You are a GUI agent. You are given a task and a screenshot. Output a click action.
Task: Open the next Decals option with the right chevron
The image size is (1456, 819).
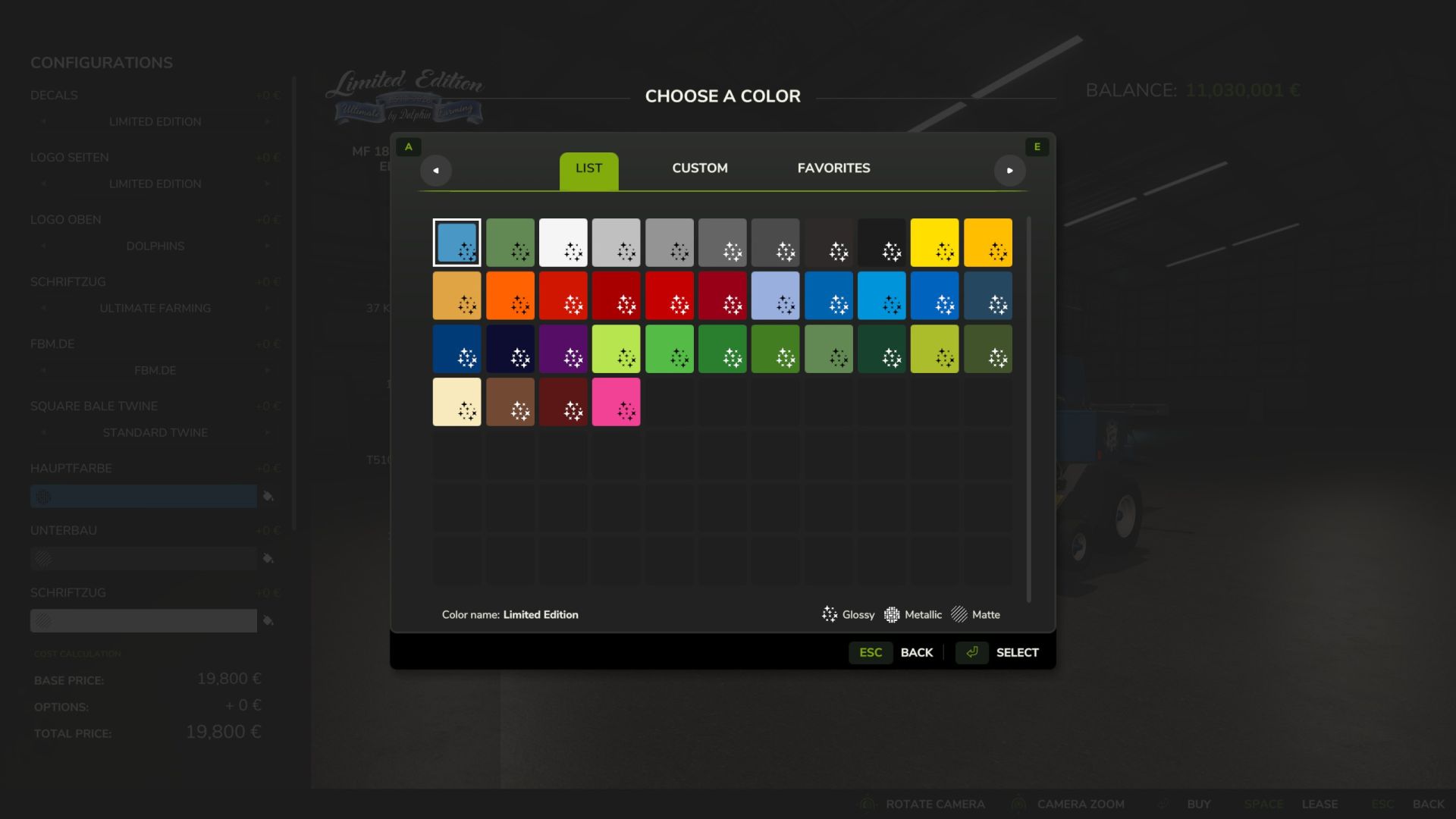[x=267, y=121]
